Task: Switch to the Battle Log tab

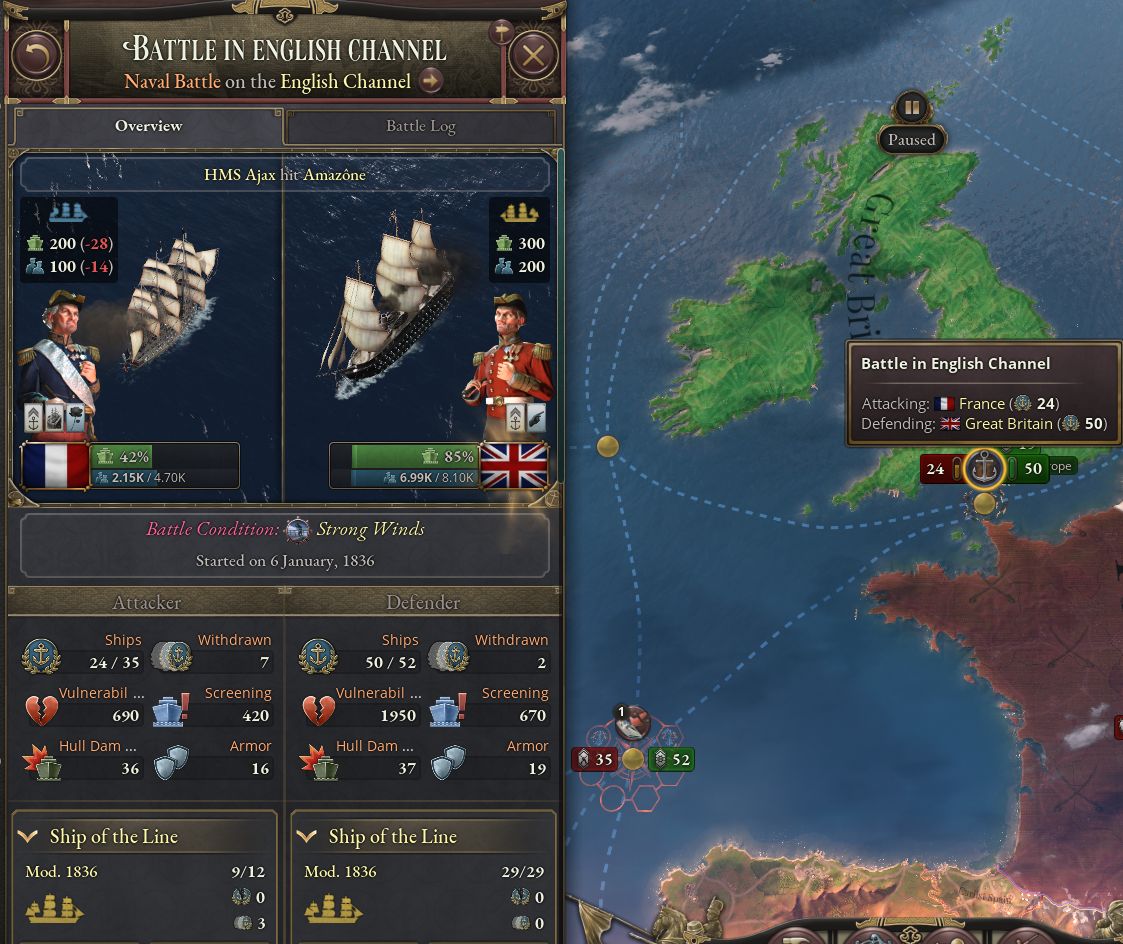Action: 420,126
